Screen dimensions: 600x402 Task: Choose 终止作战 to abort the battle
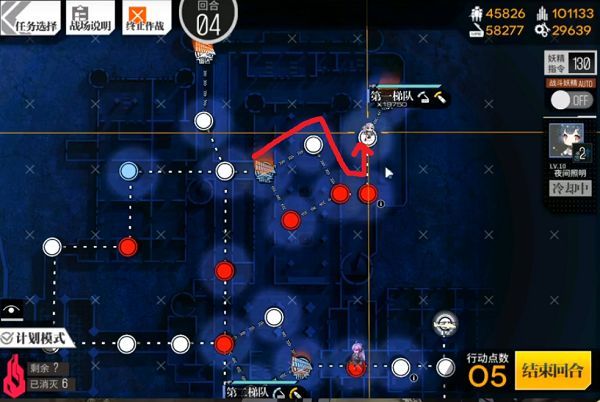pos(145,16)
